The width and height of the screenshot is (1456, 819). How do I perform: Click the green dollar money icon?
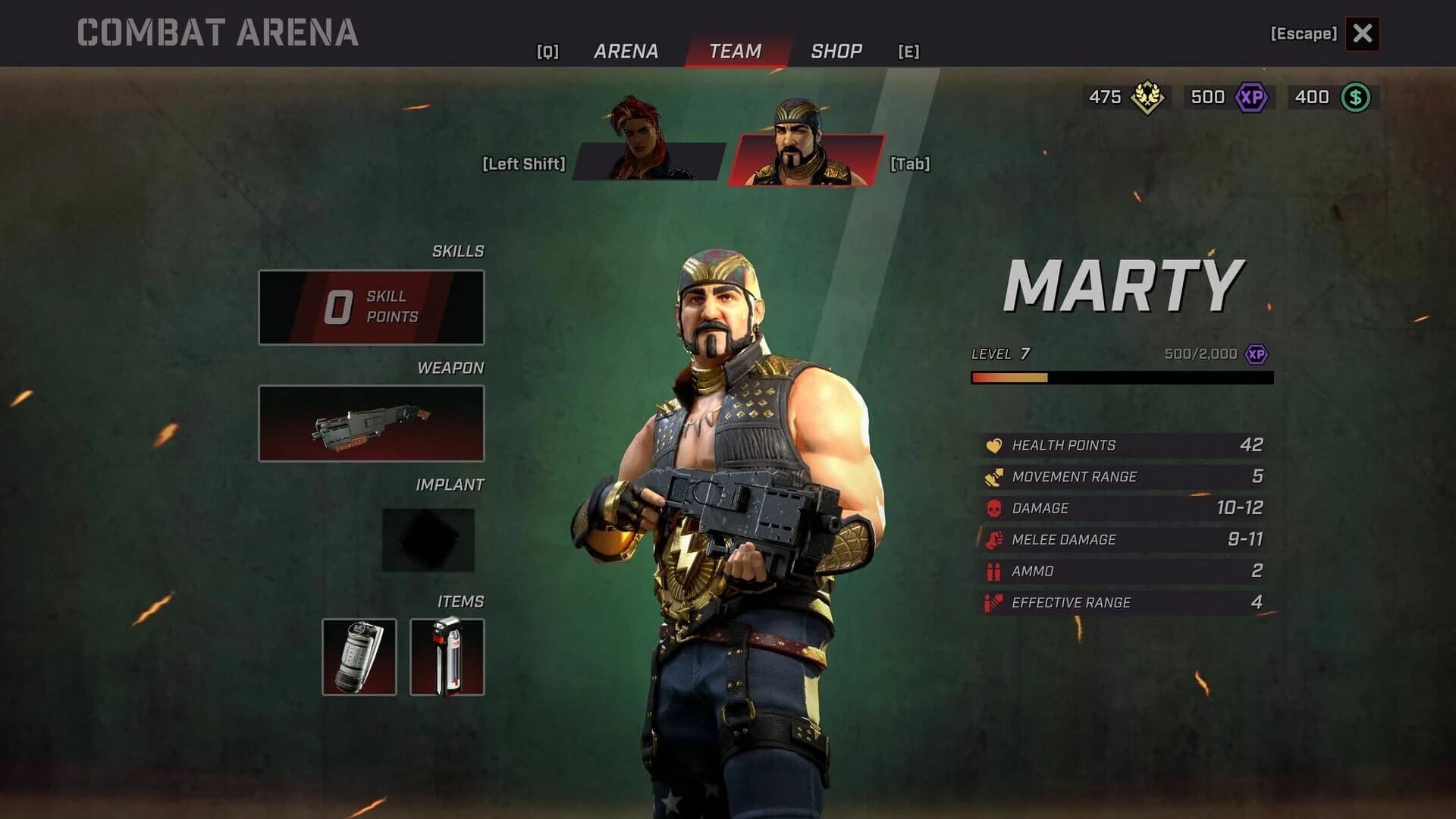click(x=1357, y=97)
